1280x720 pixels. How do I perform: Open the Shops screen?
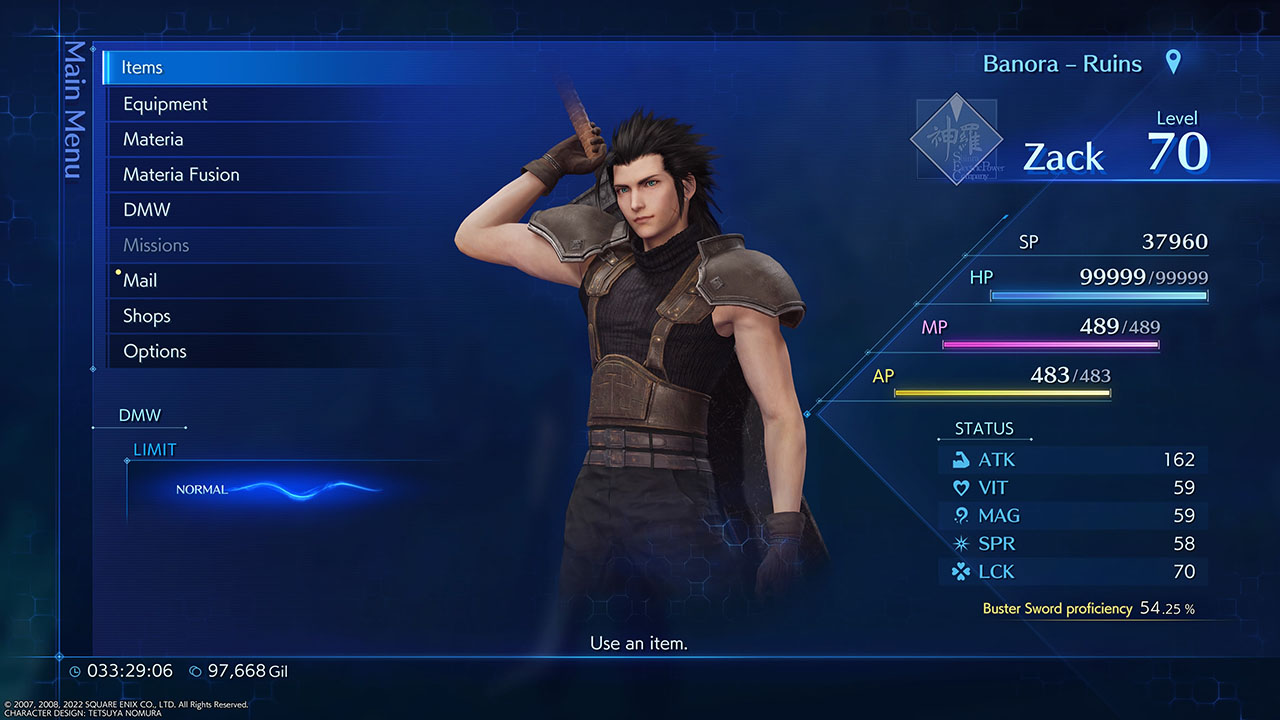click(146, 315)
